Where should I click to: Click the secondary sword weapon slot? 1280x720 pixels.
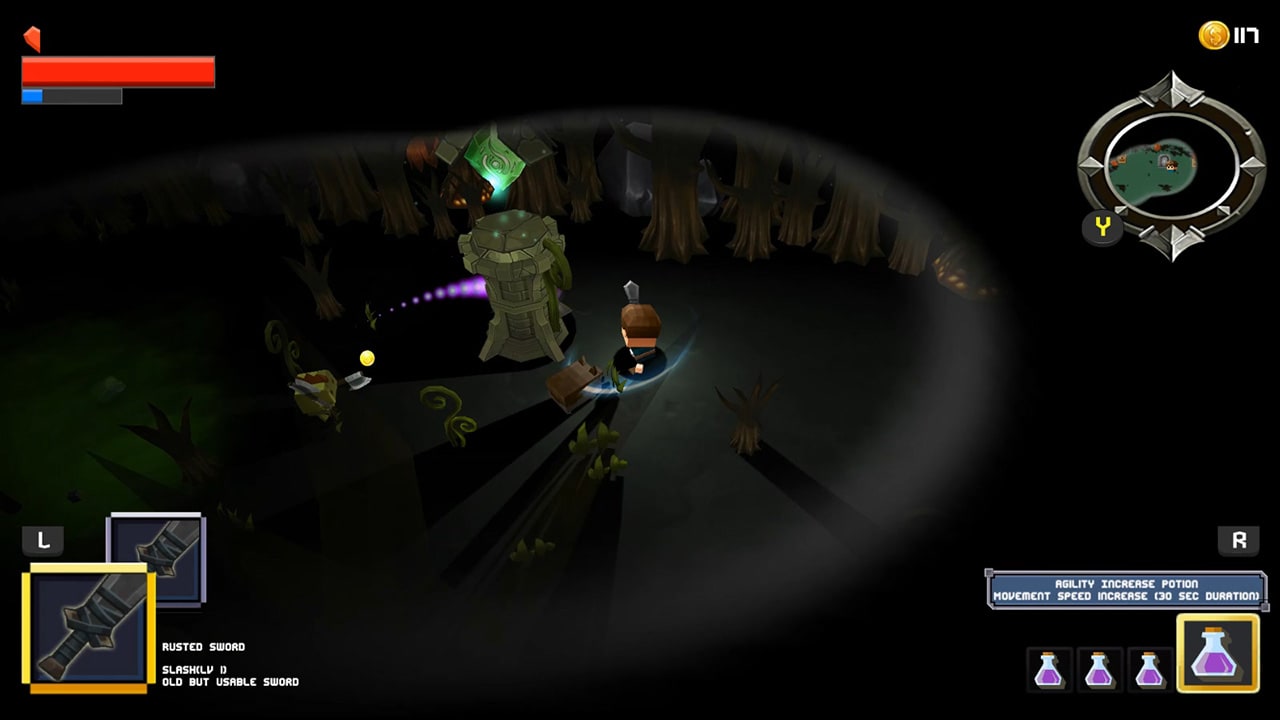[x=155, y=557]
